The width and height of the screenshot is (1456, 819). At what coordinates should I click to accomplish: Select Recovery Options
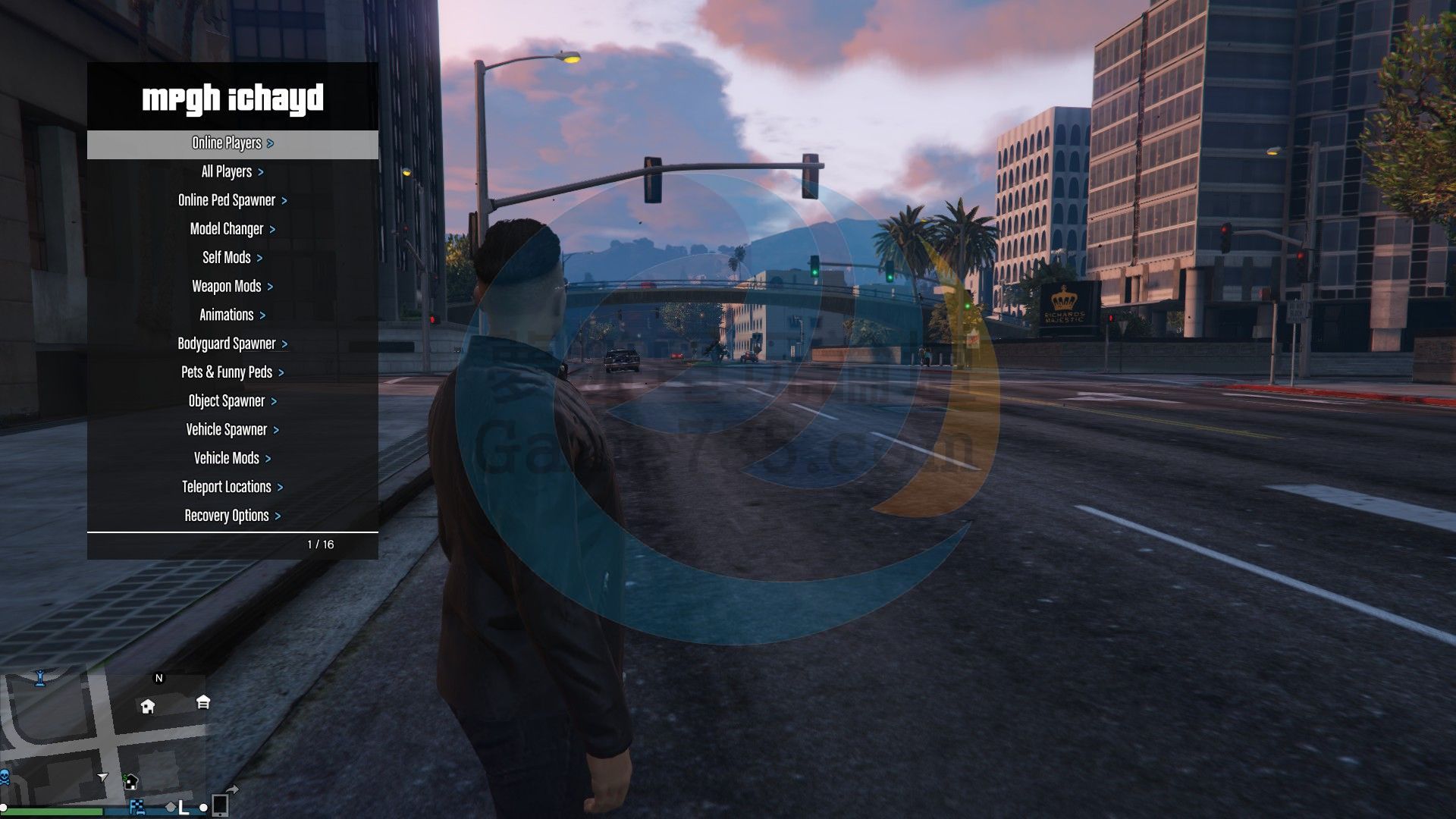pyautogui.click(x=232, y=516)
